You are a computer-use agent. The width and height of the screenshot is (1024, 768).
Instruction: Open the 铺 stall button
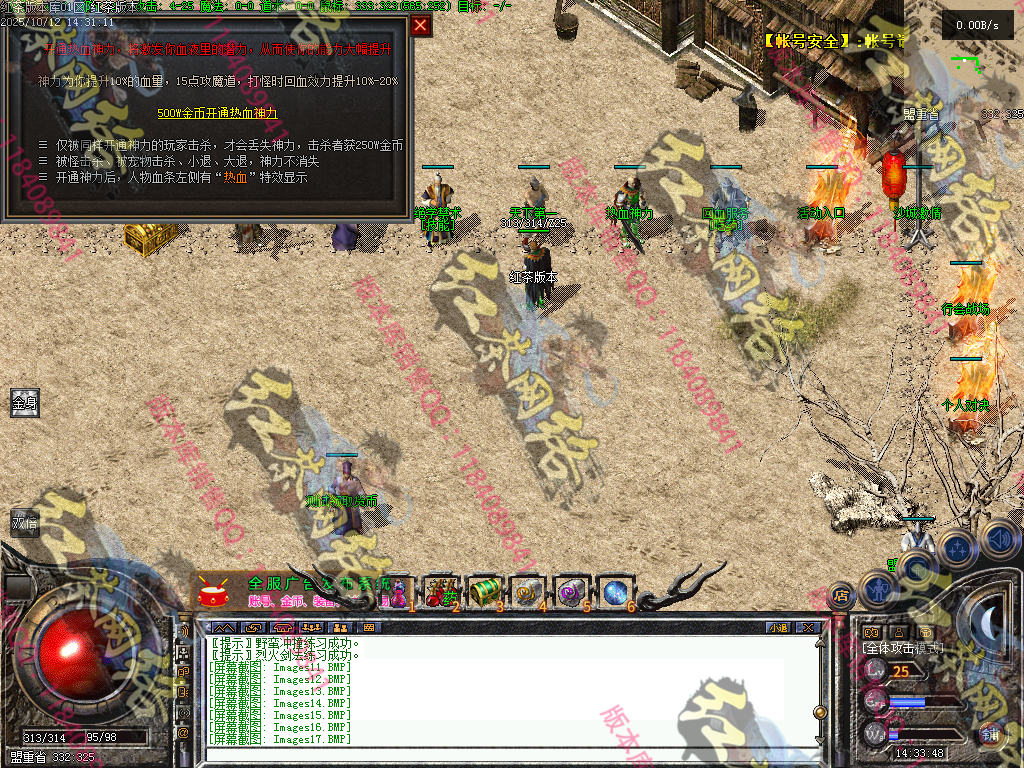tap(989, 734)
